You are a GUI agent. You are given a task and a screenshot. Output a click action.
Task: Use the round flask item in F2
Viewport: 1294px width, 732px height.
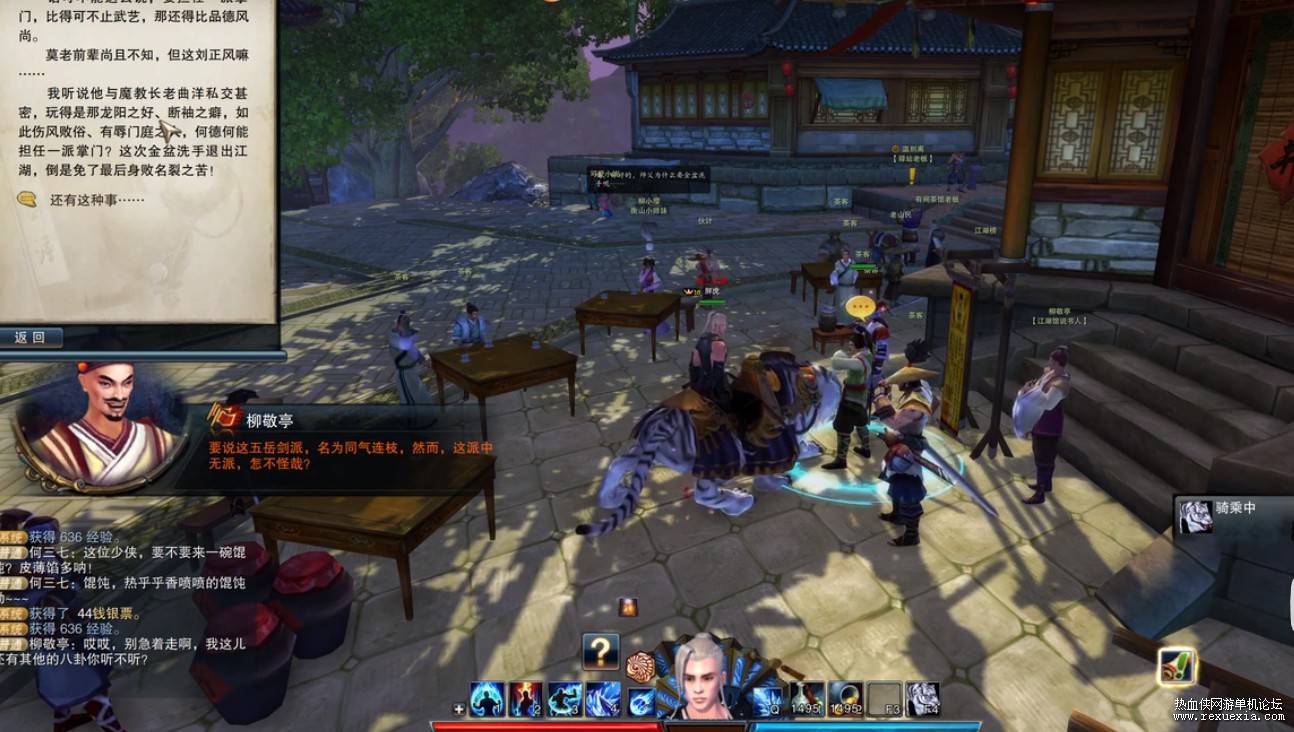click(846, 699)
